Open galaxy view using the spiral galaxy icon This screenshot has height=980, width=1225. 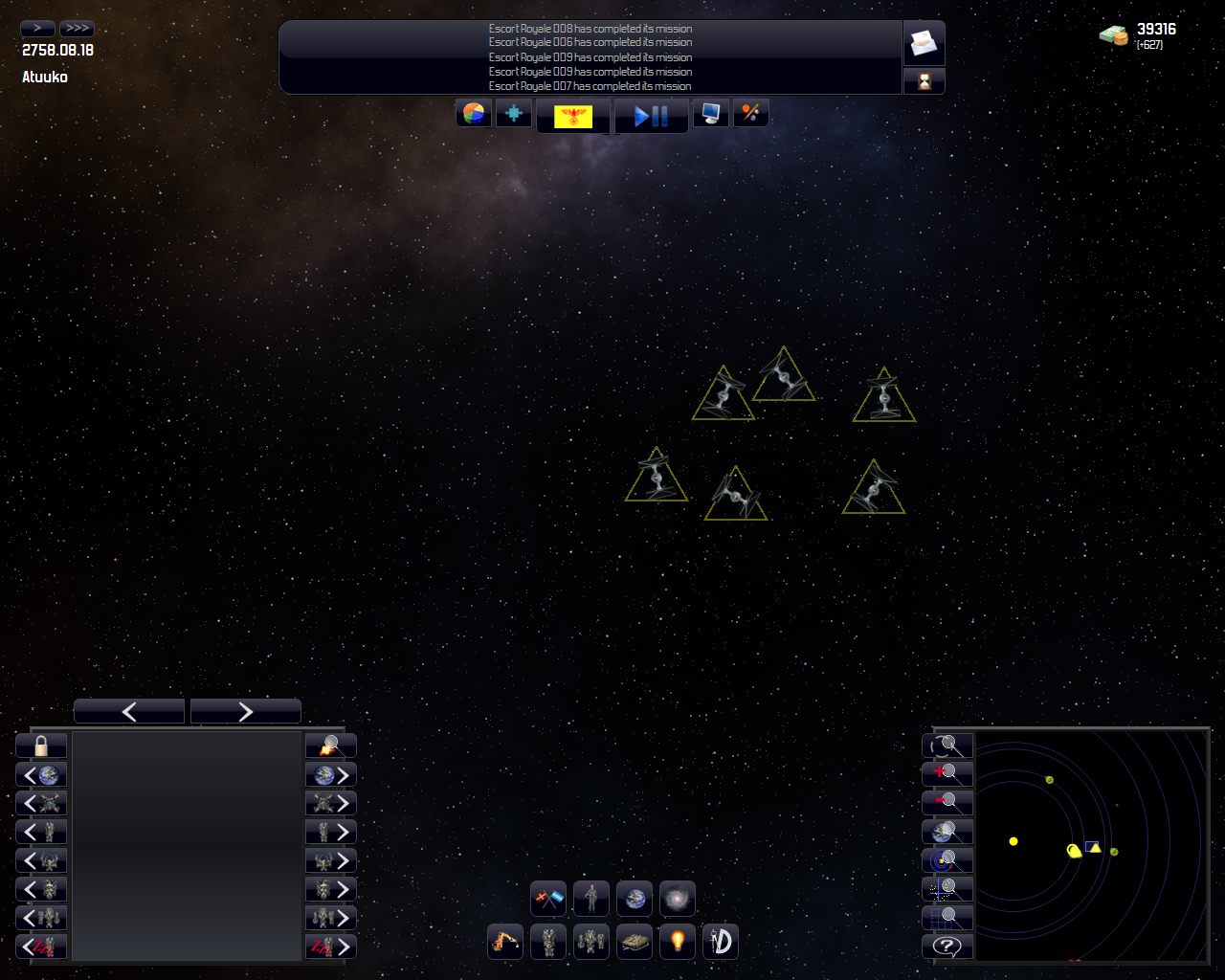[677, 898]
